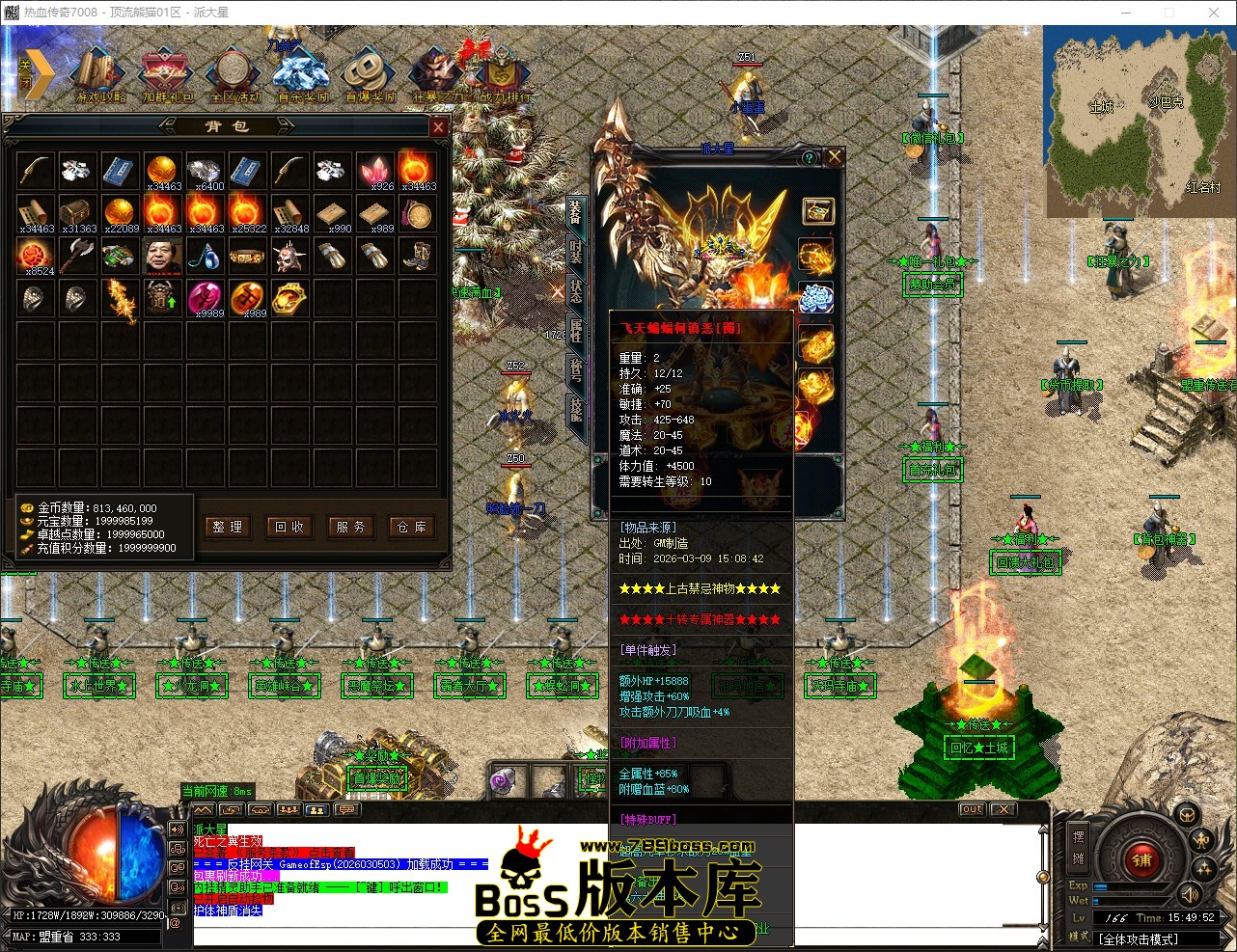Viewport: 1237px width, 952px height.
Task: Switch attack mode on the 全体攻击模式 bar
Action: [x=1148, y=938]
